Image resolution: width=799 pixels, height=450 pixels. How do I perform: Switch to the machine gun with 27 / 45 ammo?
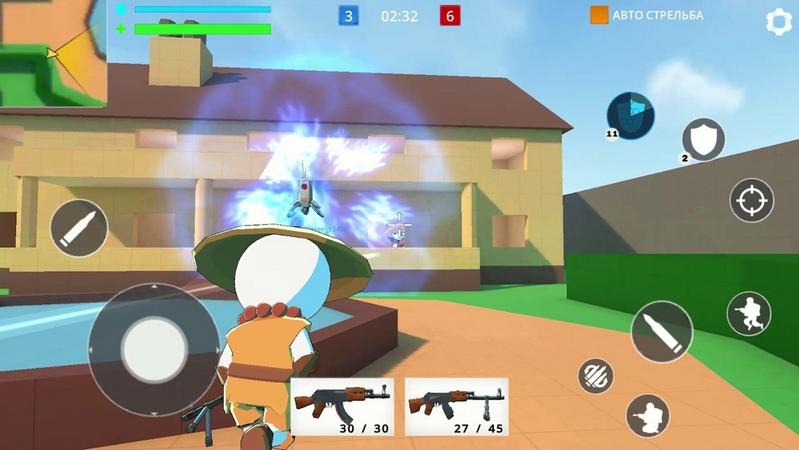click(456, 406)
